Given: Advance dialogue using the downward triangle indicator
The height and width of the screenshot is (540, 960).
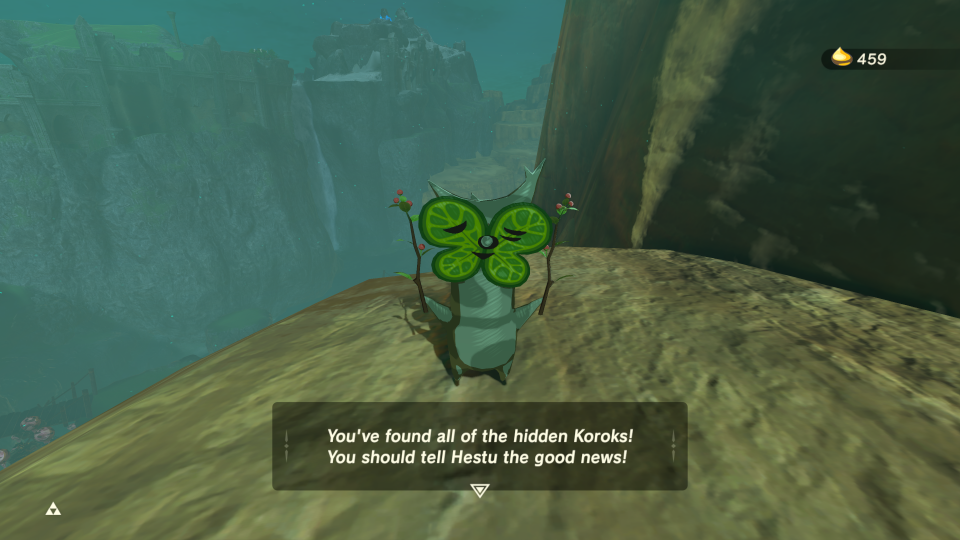Looking at the screenshot, I should point(480,490).
